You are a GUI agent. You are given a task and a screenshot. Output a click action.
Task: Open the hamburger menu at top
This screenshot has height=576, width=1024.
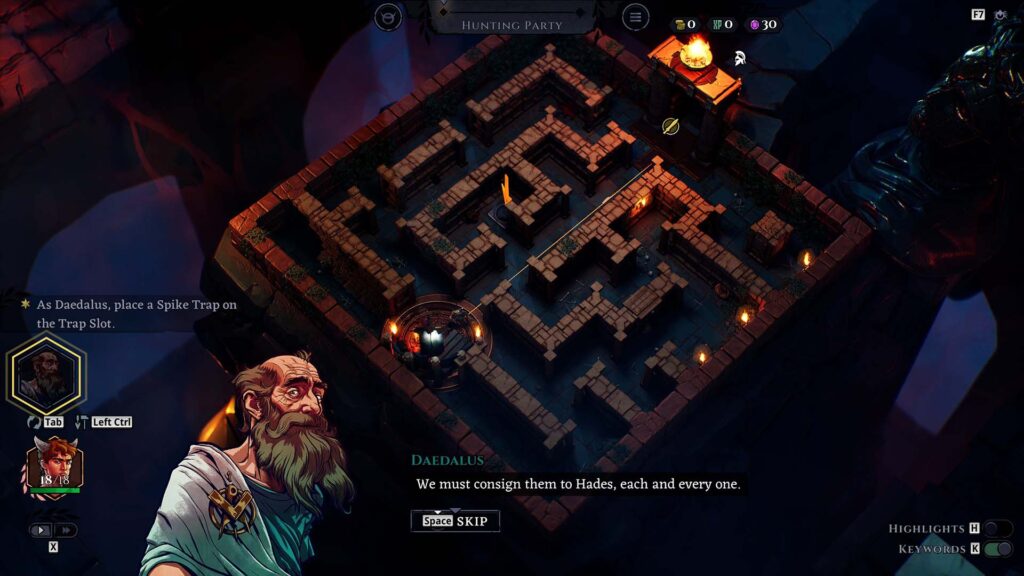coord(634,17)
